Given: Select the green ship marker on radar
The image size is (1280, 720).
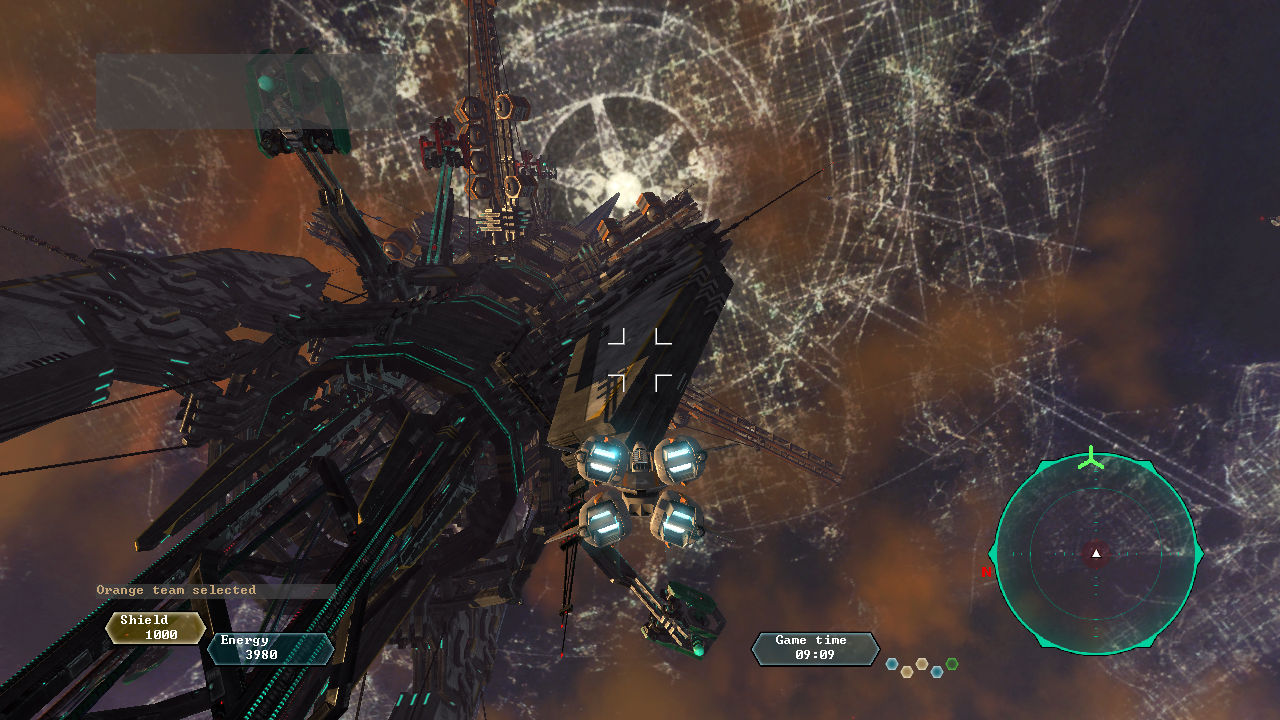Looking at the screenshot, I should [x=1091, y=460].
